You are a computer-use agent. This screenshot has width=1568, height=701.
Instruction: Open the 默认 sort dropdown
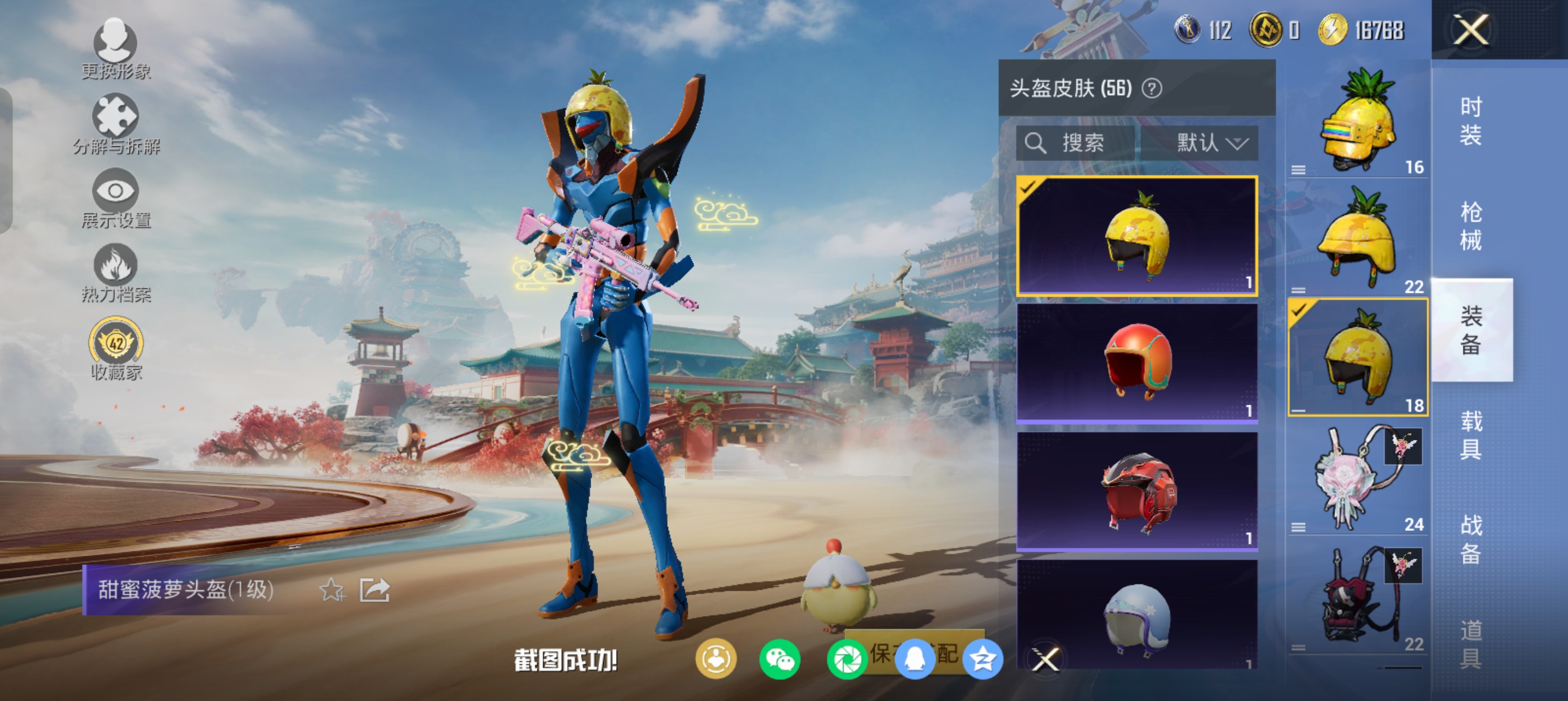click(1210, 143)
